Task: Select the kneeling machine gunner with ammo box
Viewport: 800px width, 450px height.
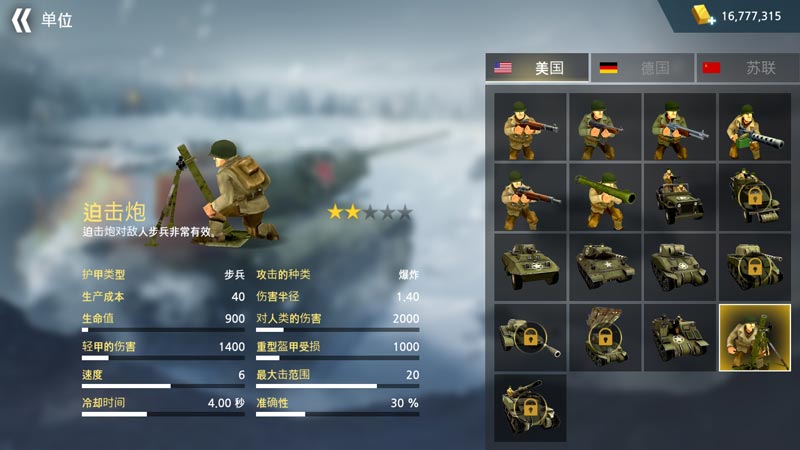Action: 754,127
